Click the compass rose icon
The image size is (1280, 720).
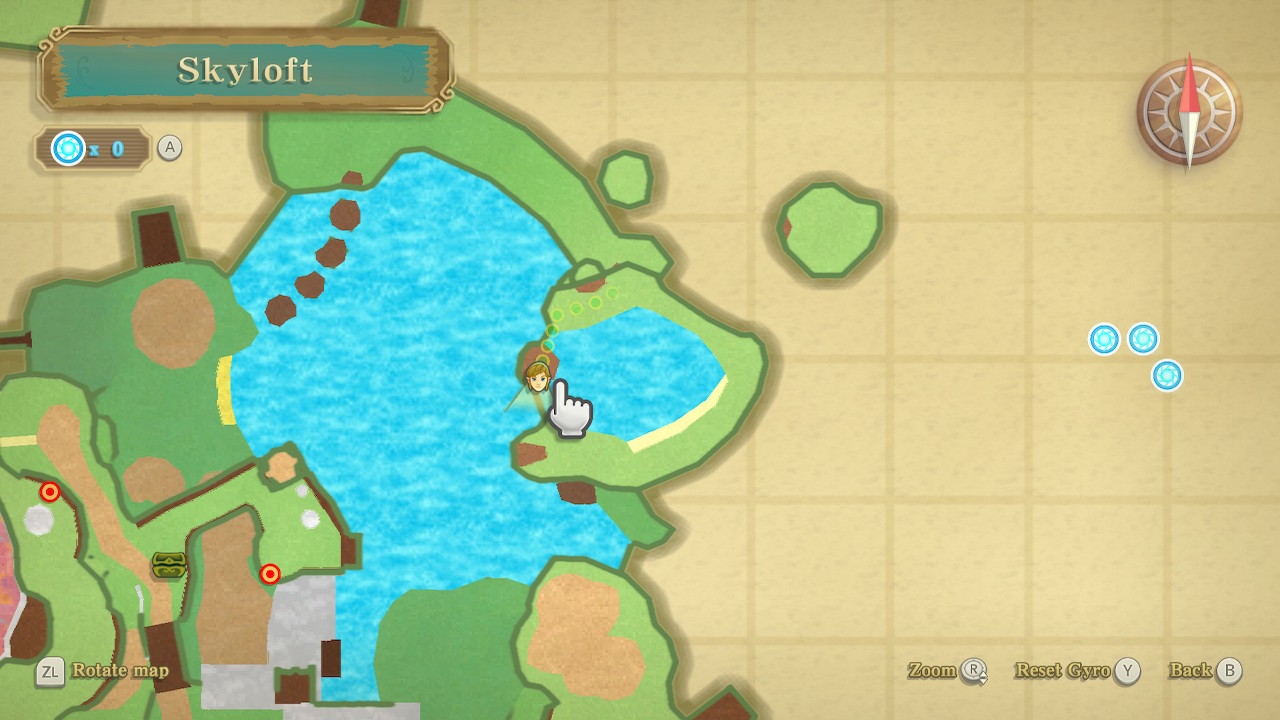1188,112
